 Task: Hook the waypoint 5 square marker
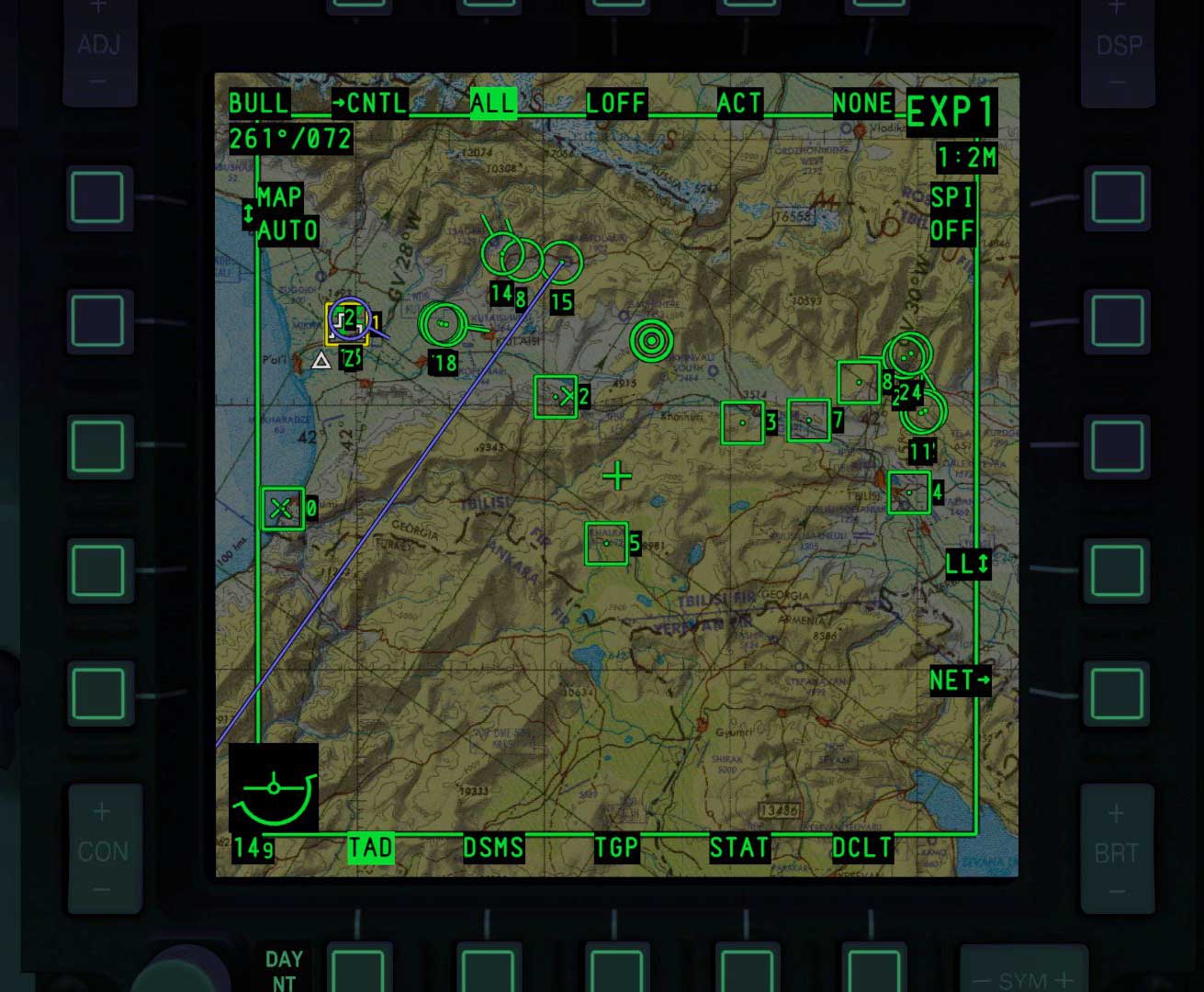[606, 543]
